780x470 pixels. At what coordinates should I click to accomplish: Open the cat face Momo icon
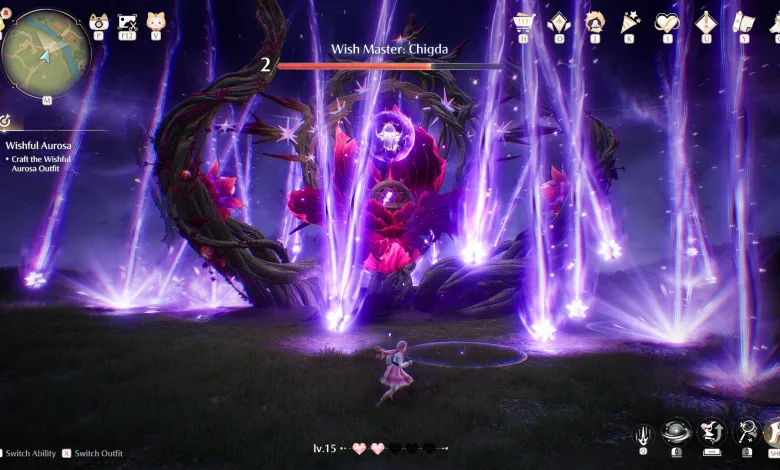point(155,21)
